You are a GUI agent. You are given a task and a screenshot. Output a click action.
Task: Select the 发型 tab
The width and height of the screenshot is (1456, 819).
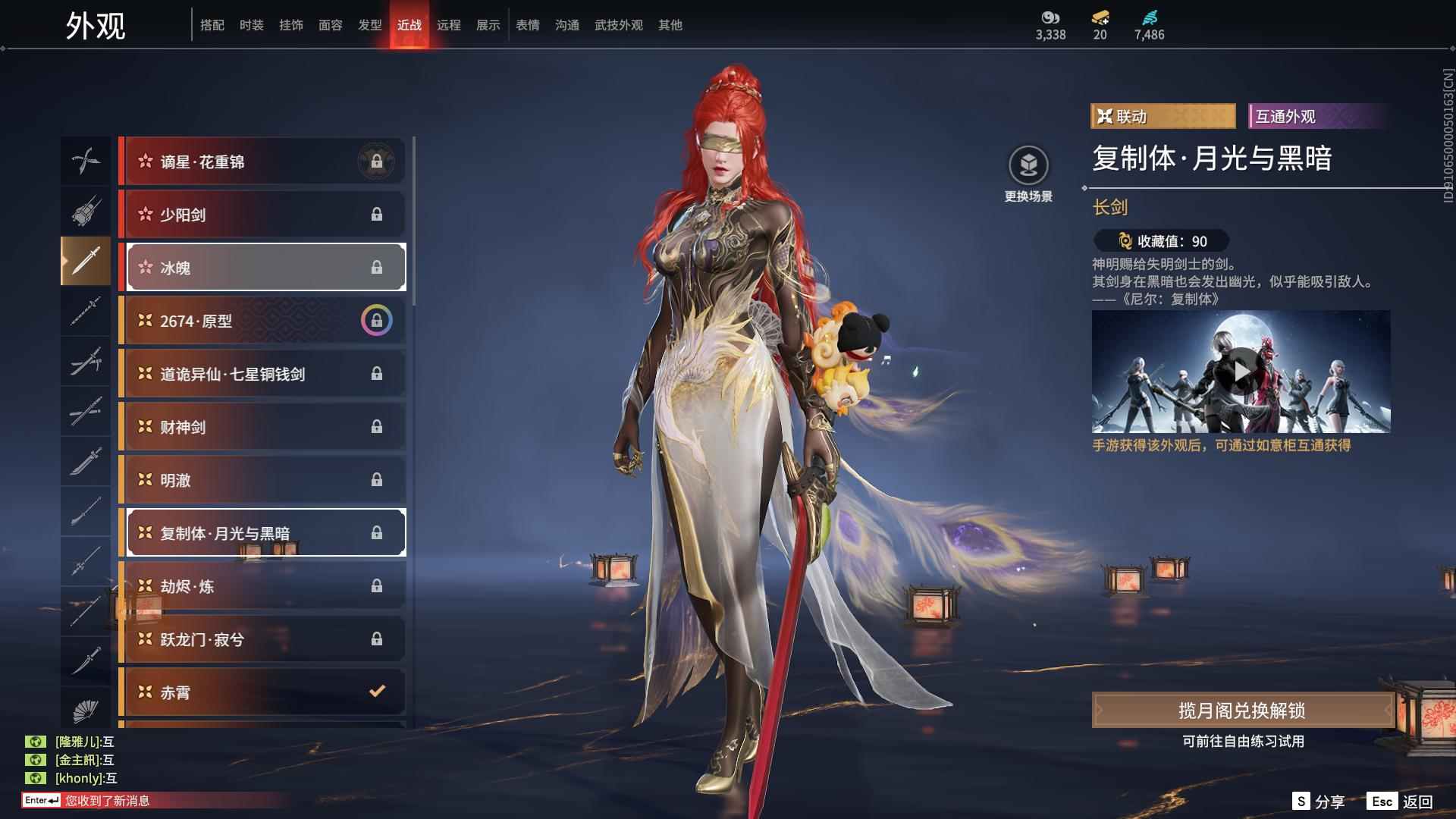(369, 25)
